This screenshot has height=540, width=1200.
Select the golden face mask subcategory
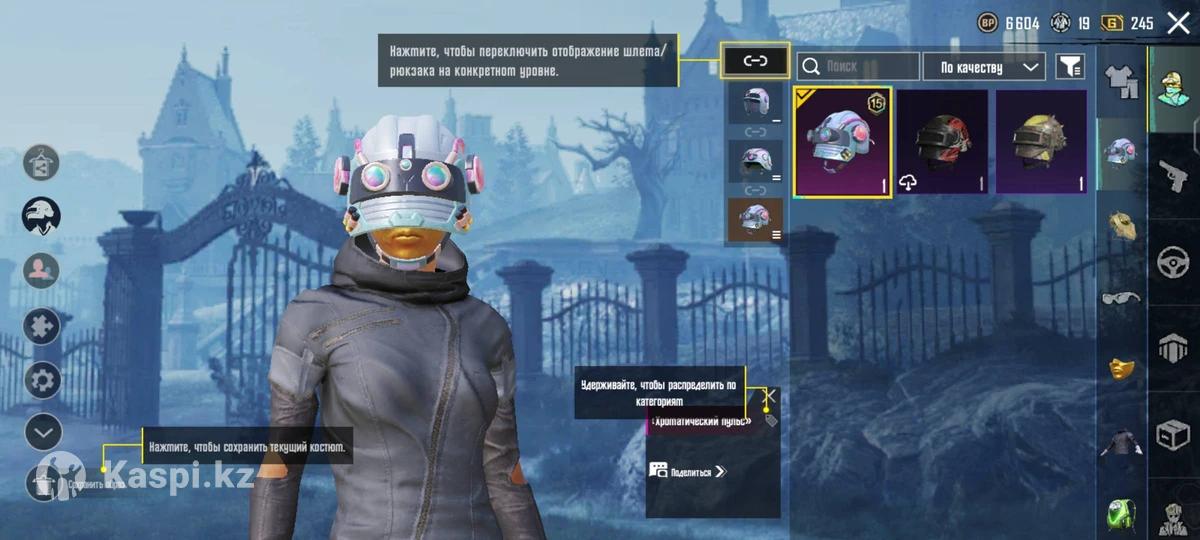(1121, 369)
